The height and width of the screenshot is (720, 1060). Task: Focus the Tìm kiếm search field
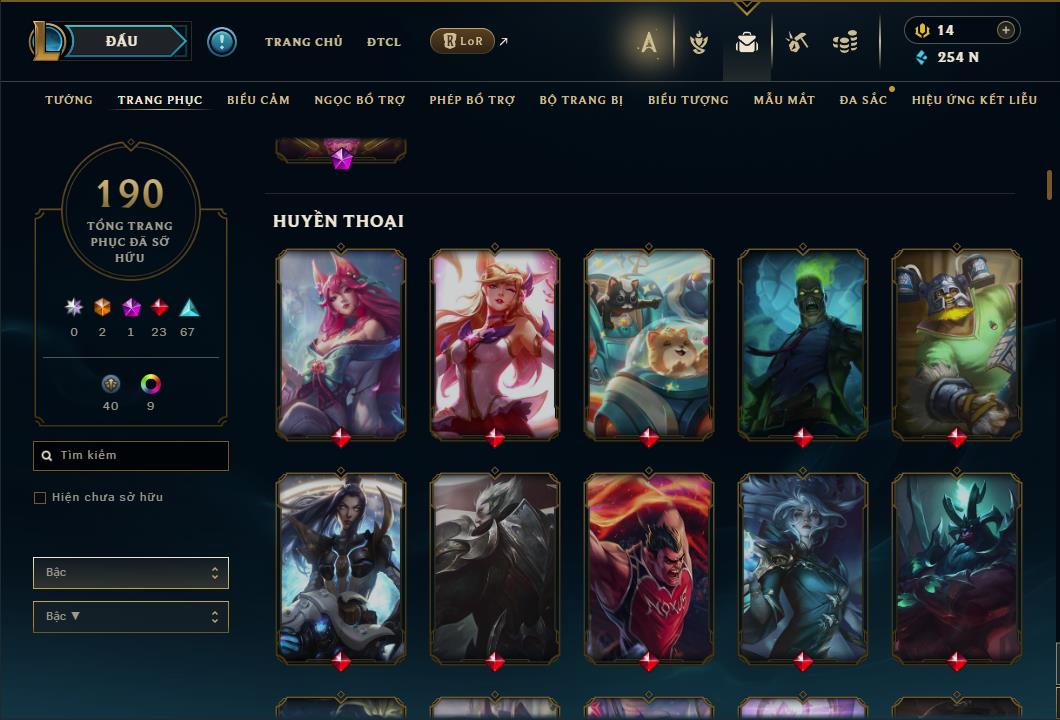pos(140,456)
